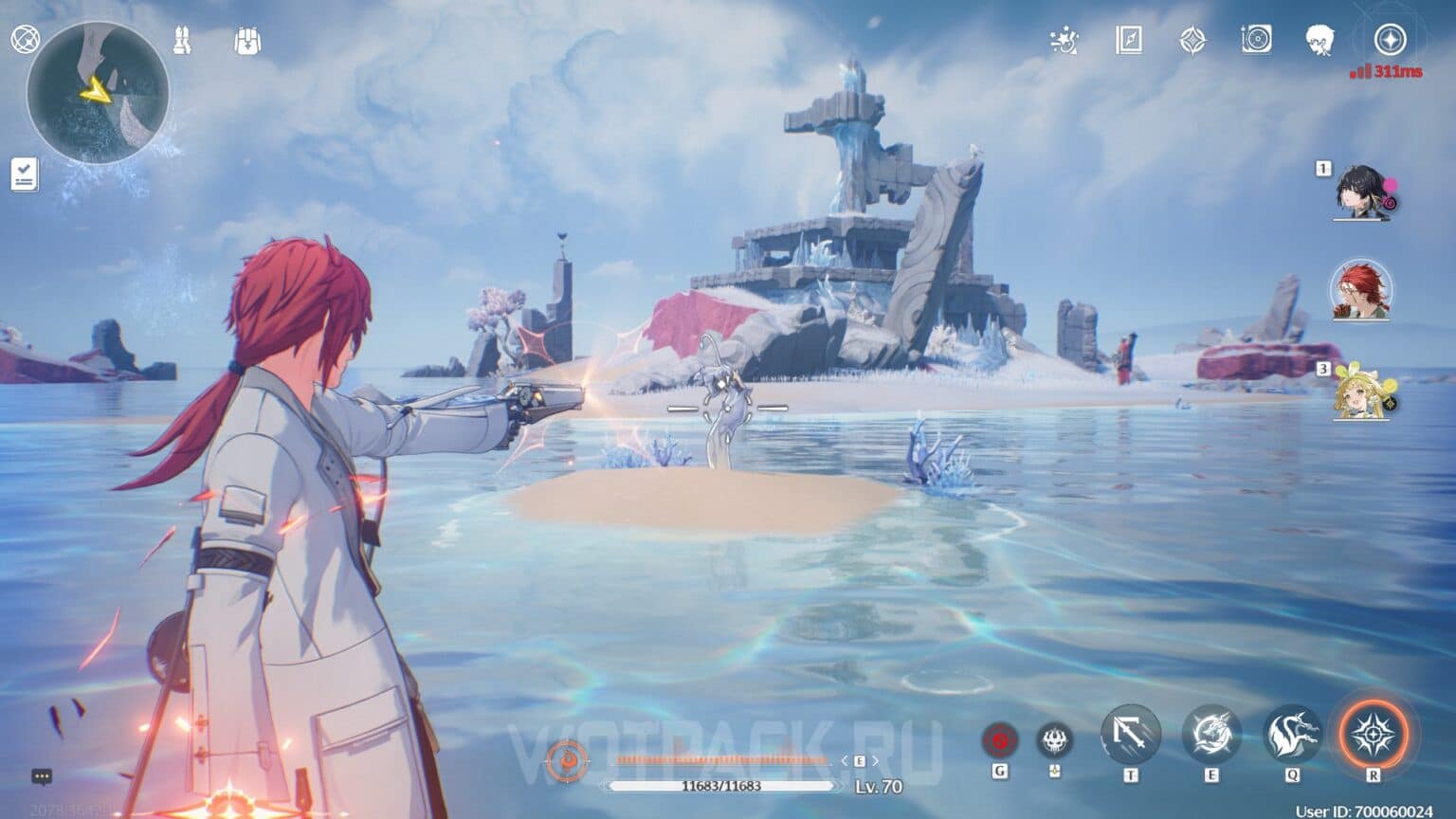Open the backpack inventory
This screenshot has height=819, width=1456.
247,41
